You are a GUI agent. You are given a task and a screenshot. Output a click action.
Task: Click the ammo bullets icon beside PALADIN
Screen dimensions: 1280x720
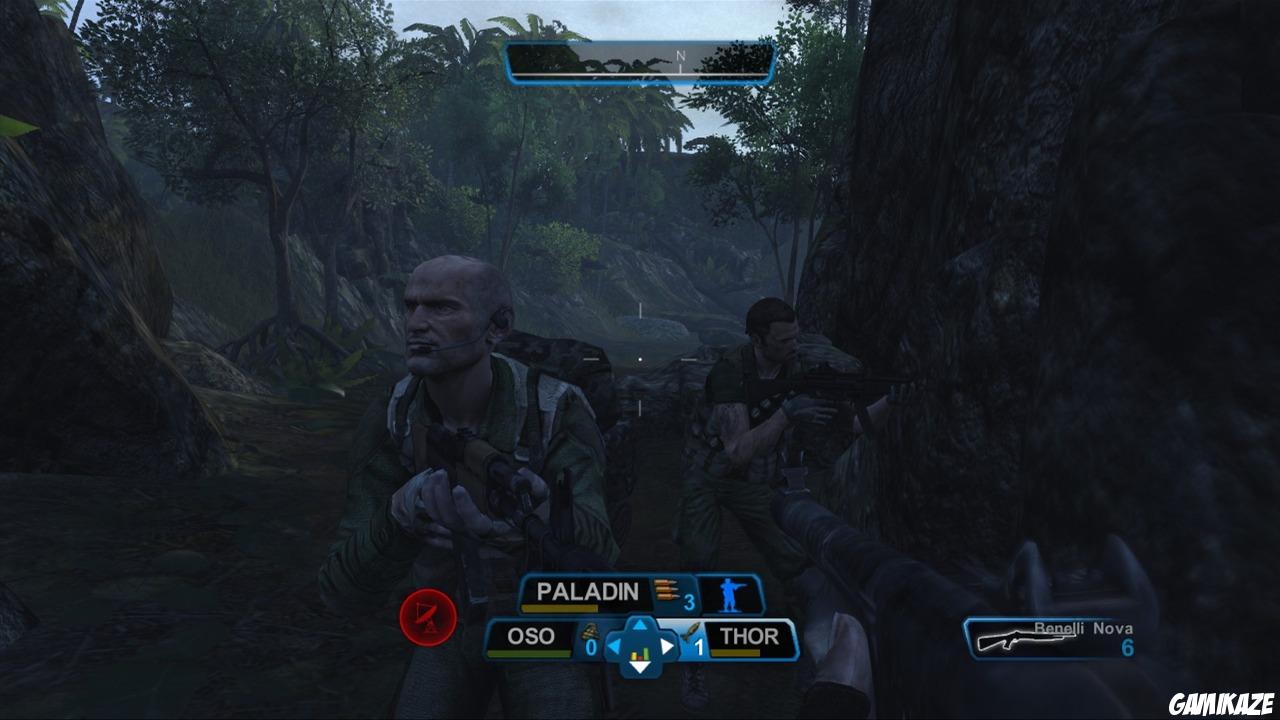point(666,590)
